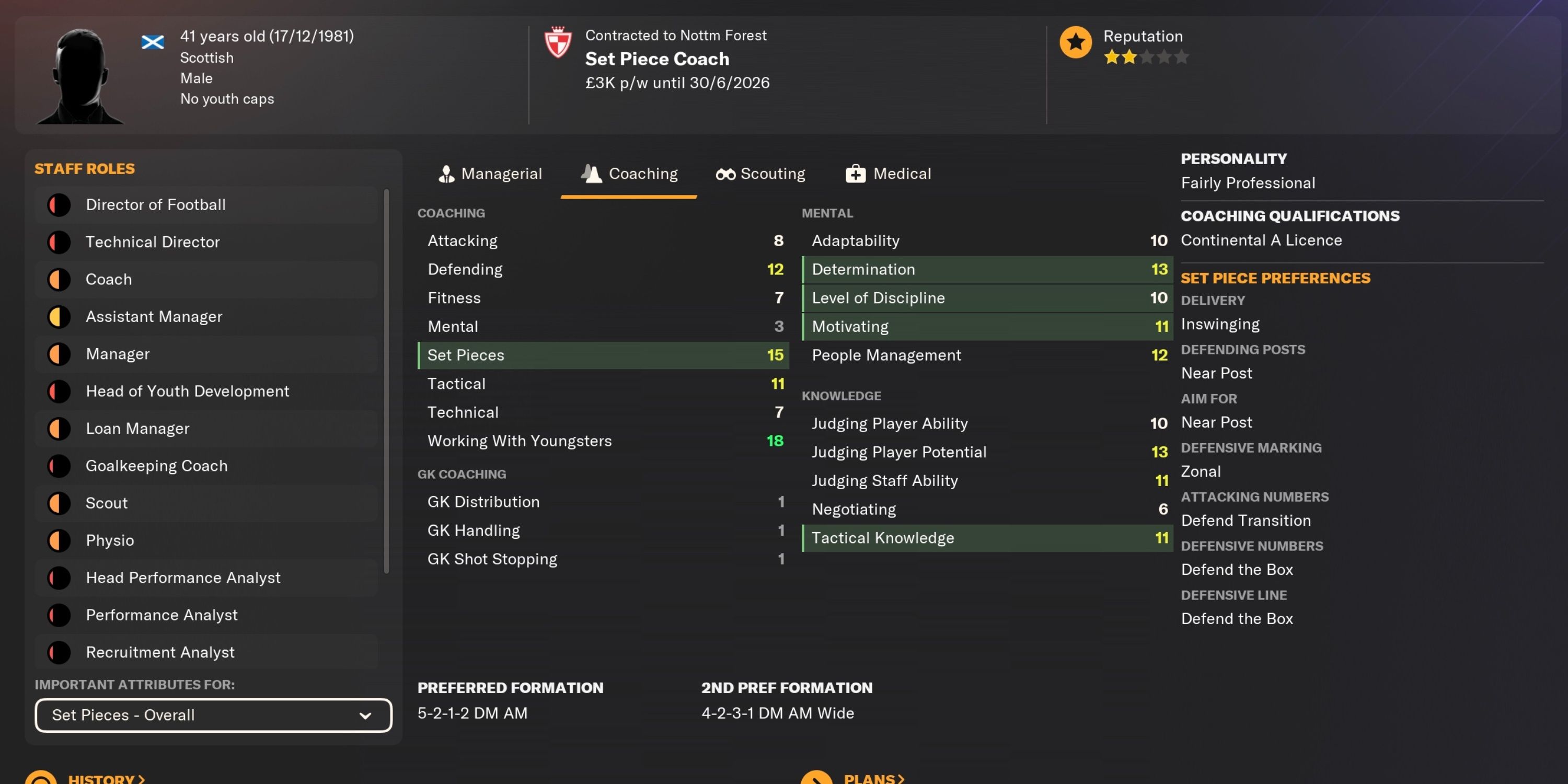
Task: Toggle the Scout role status circle
Action: pos(59,503)
